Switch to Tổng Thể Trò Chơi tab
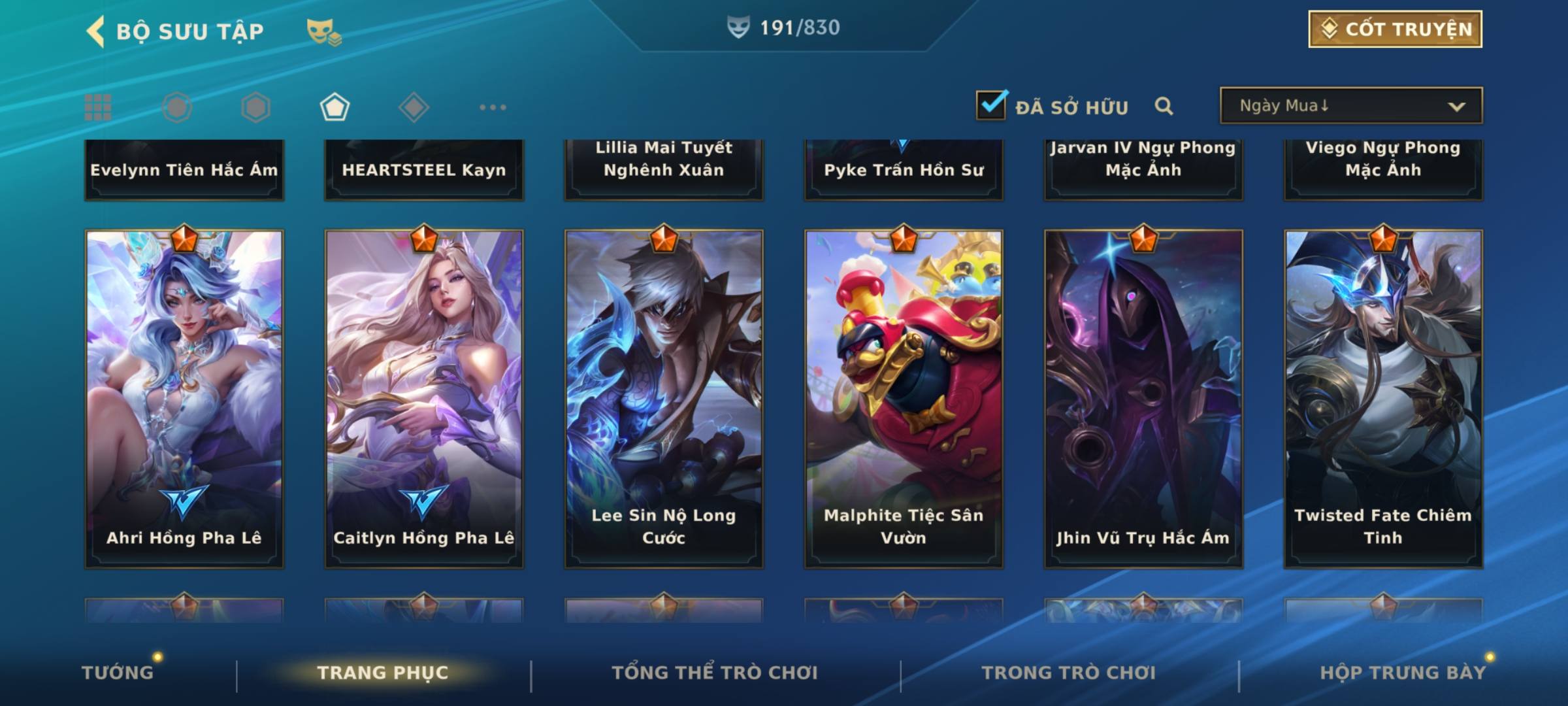The height and width of the screenshot is (706, 1568). click(x=715, y=673)
